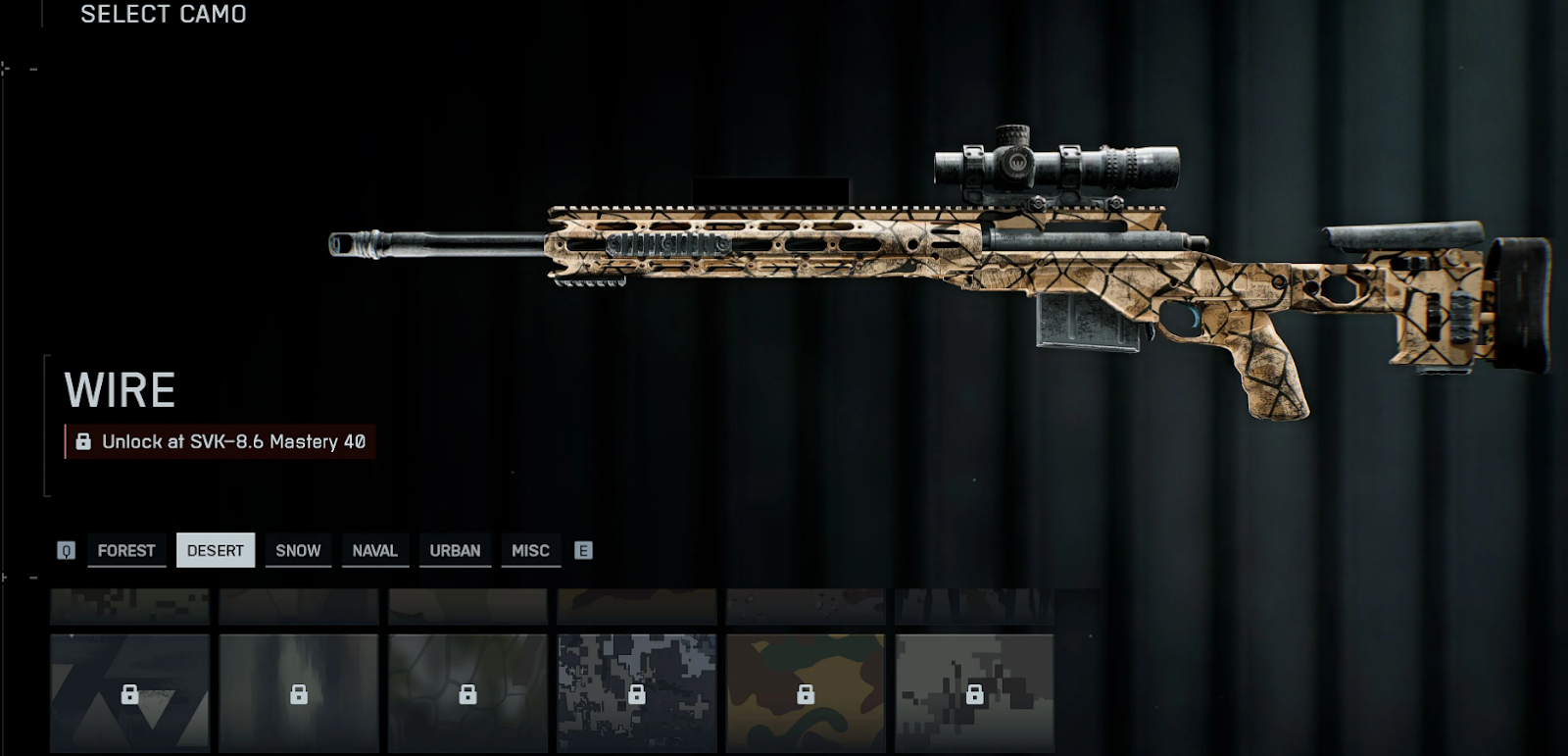Choose the locked woodland green-brown camo tile
Image resolution: width=1568 pixels, height=756 pixels.
pos(806,693)
